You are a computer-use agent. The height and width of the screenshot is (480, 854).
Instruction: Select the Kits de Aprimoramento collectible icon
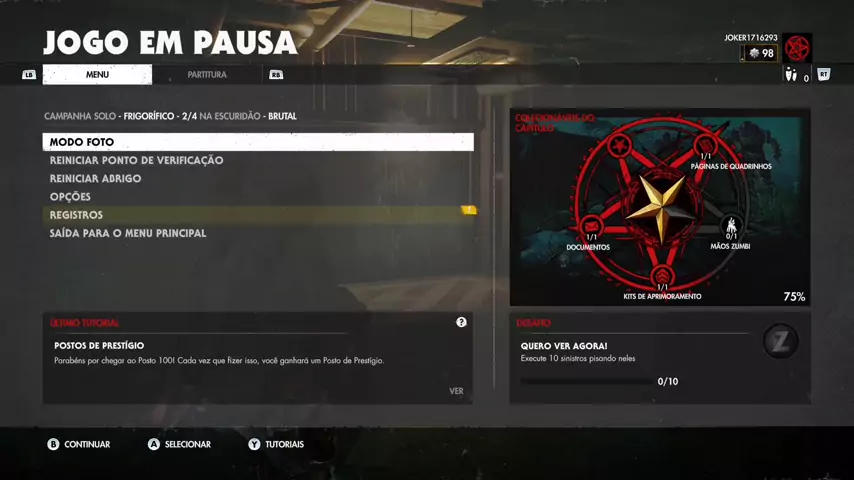click(662, 276)
